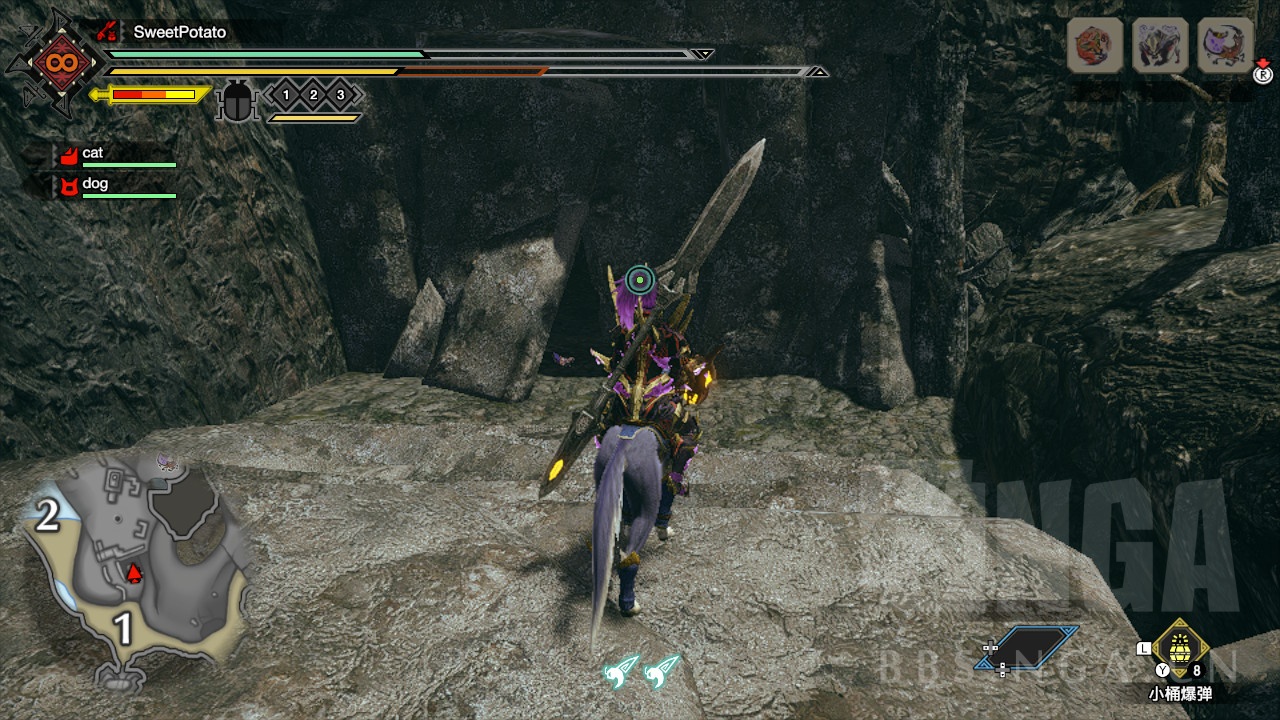Click the SweetPotato player name
Viewport: 1280px width, 720px height.
[x=180, y=32]
